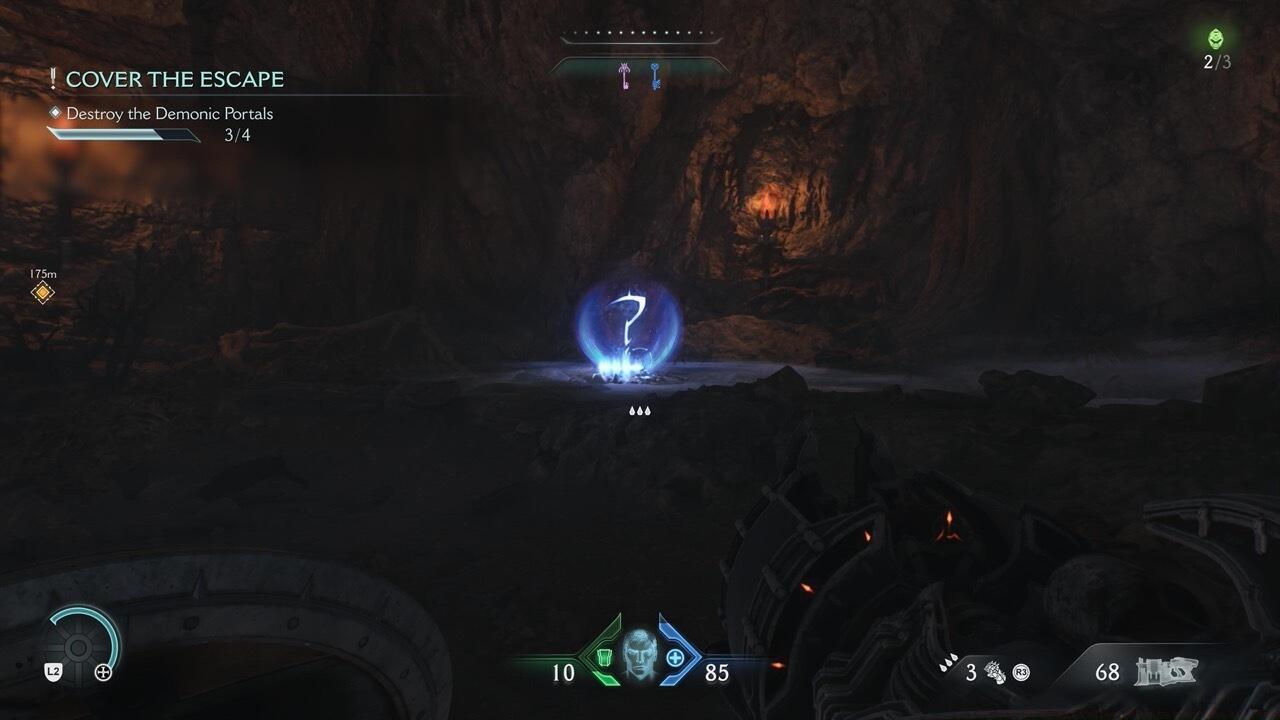Select the green helmet extra lives icon
The width and height of the screenshot is (1280, 720).
pos(1216,39)
